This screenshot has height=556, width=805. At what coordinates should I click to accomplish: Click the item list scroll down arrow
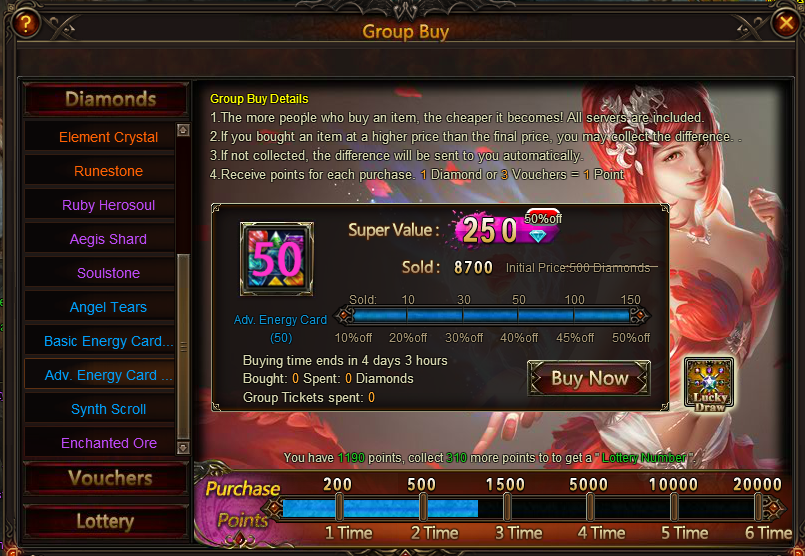[182, 451]
